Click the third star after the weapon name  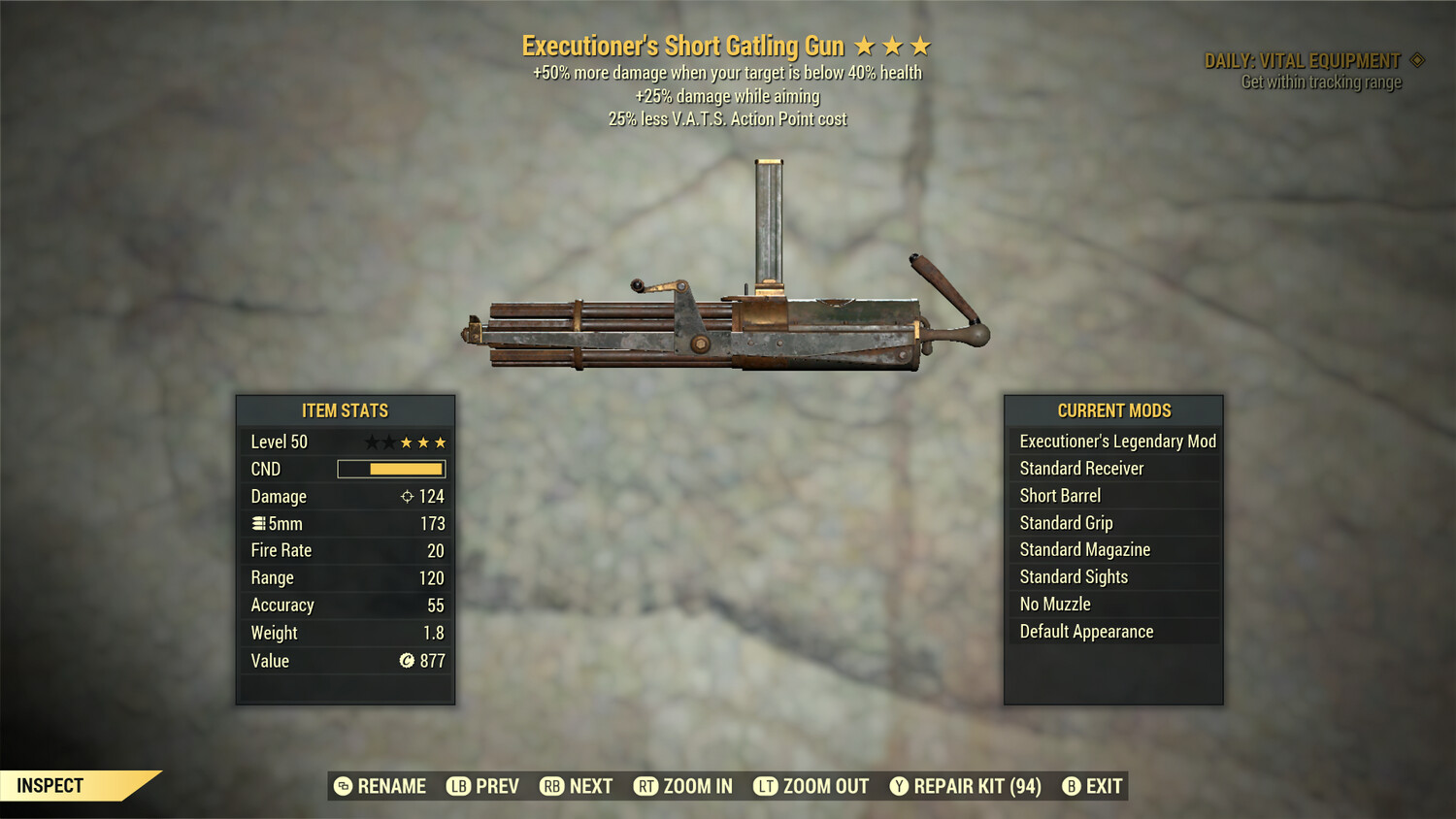[920, 45]
